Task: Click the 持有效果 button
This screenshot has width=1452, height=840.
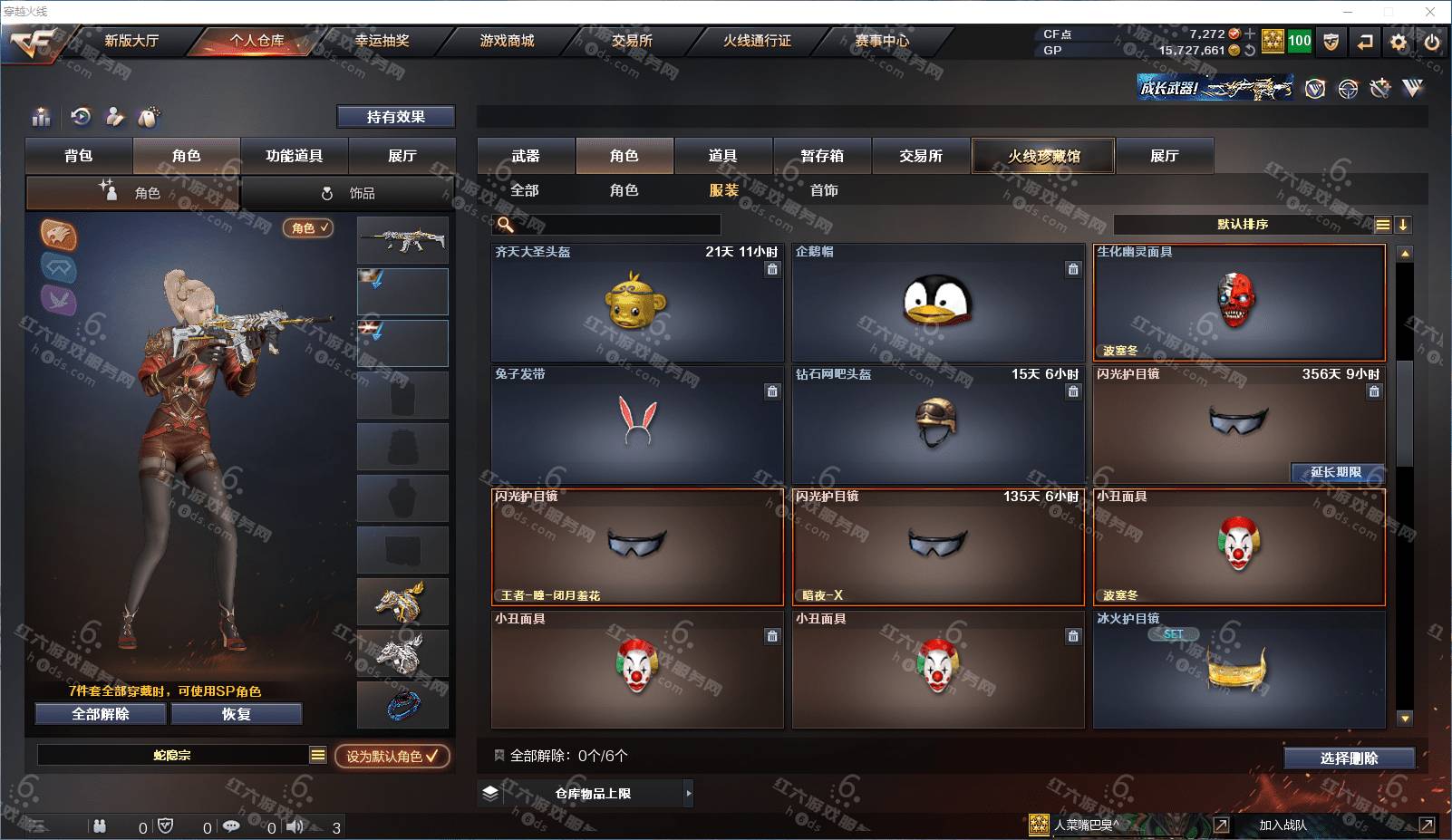Action: 395,117
